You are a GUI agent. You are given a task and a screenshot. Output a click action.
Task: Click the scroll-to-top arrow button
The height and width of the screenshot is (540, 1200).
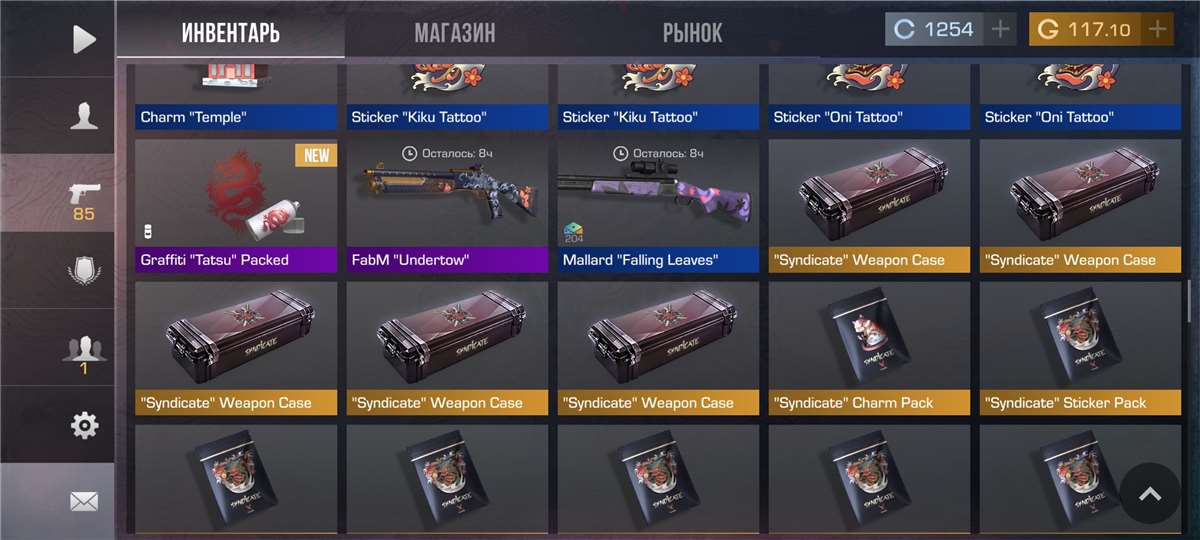tap(1150, 493)
